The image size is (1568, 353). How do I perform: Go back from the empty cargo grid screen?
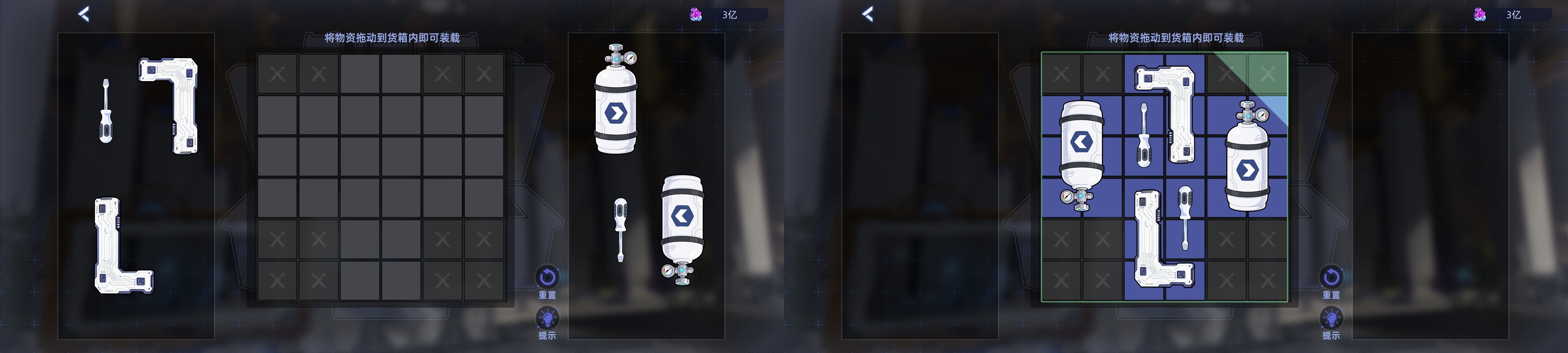(x=84, y=14)
